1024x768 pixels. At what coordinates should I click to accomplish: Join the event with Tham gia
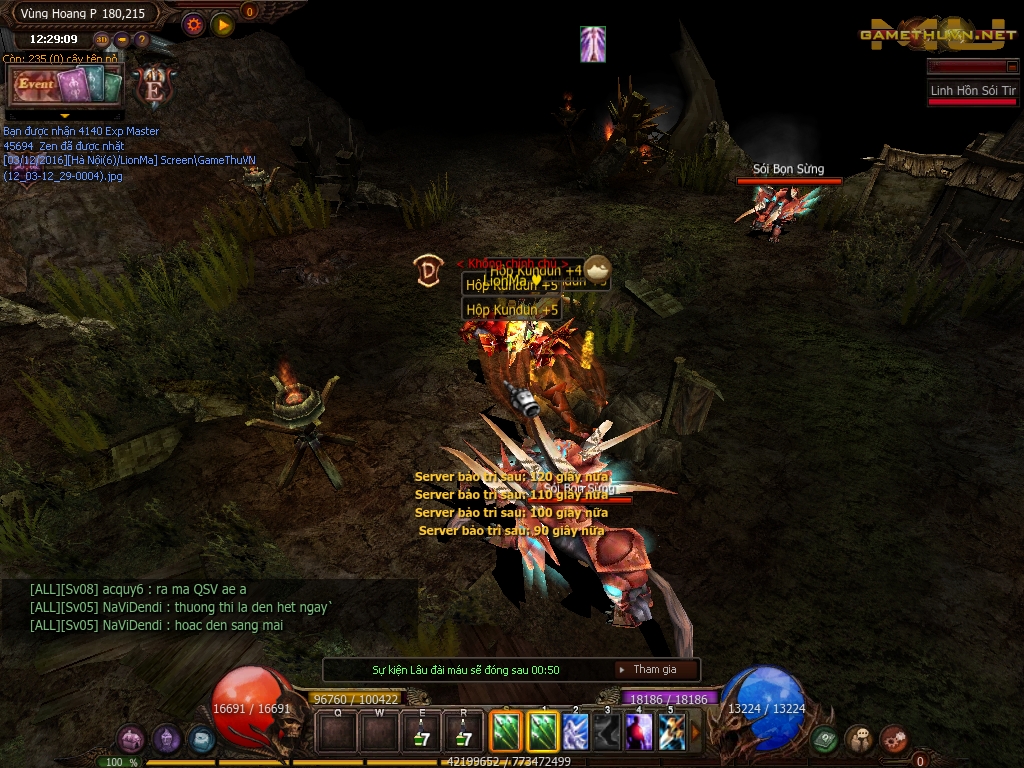[654, 670]
